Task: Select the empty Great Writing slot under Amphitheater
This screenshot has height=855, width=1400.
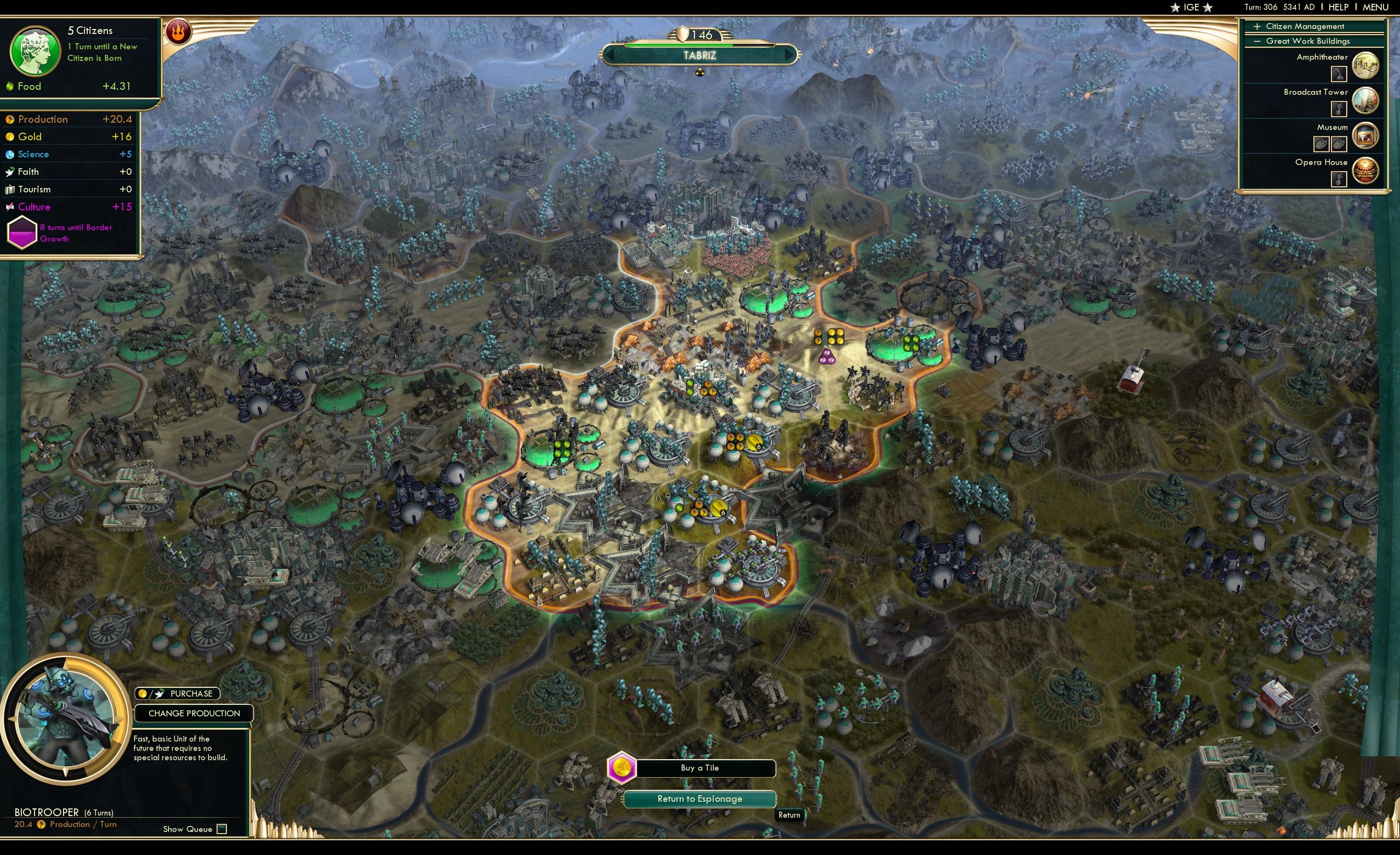Action: [x=1338, y=74]
